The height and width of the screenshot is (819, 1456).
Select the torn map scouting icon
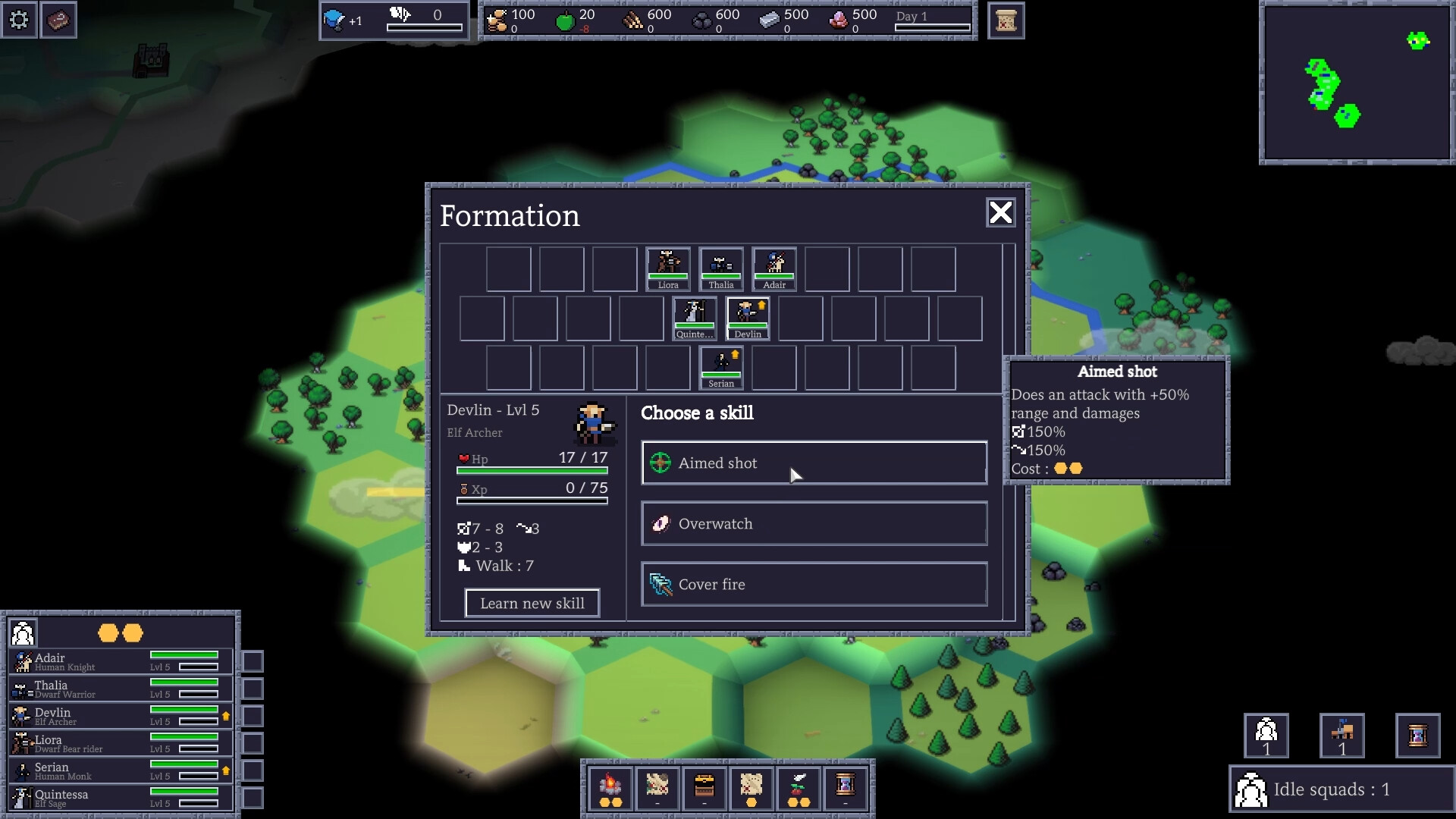tap(752, 789)
